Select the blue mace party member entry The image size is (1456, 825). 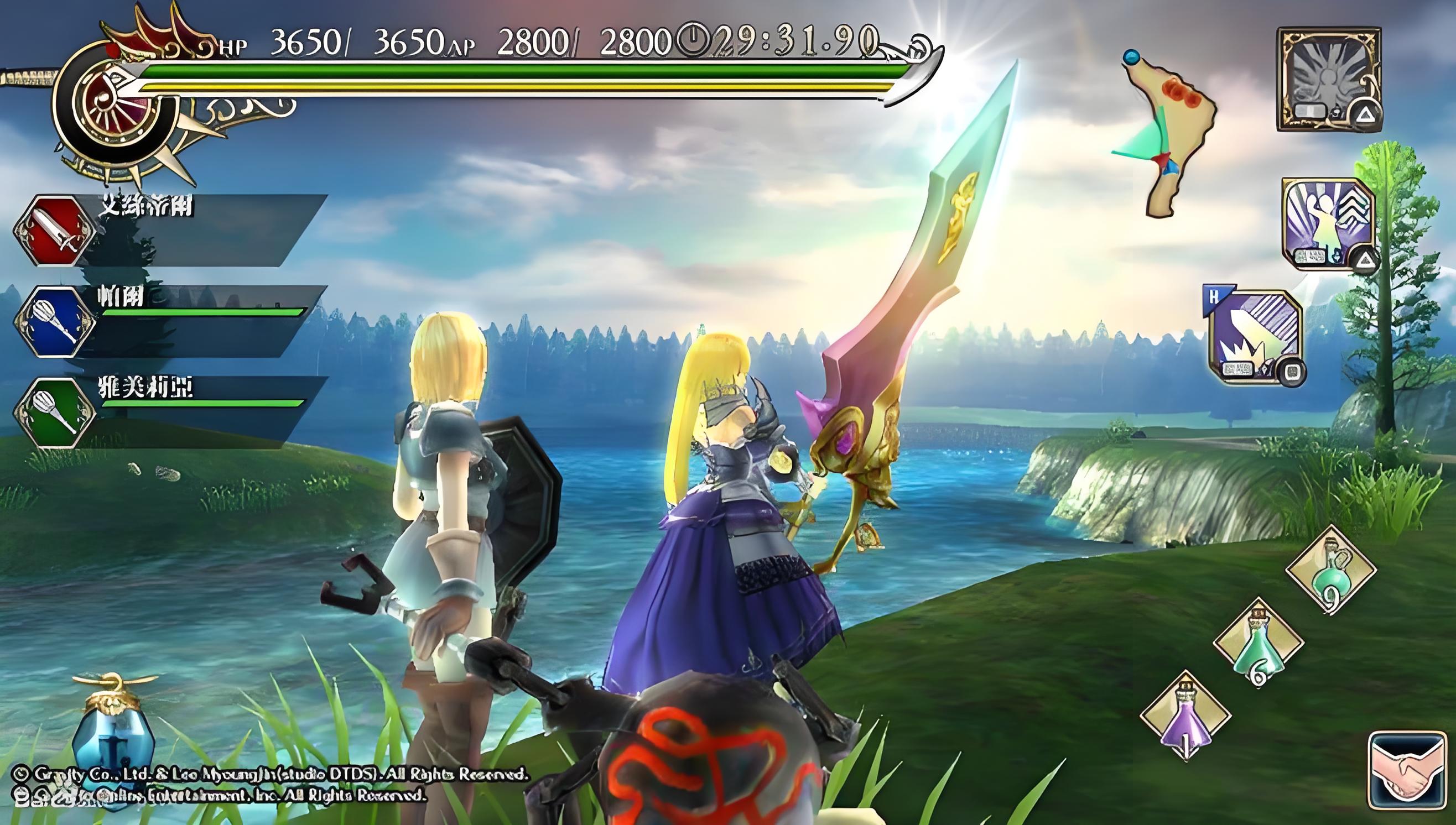54,321
